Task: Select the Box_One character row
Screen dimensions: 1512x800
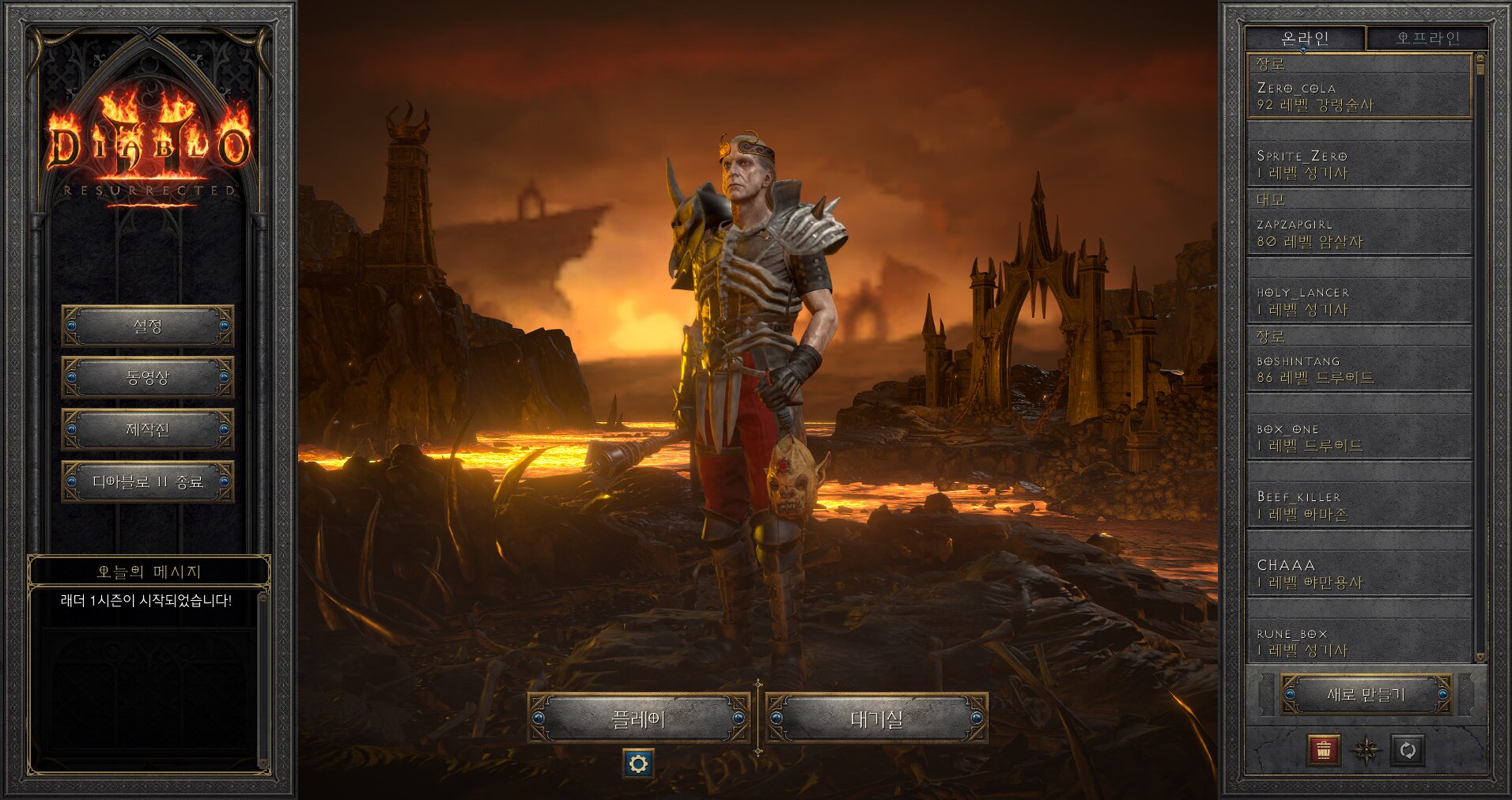Action: 1359,437
